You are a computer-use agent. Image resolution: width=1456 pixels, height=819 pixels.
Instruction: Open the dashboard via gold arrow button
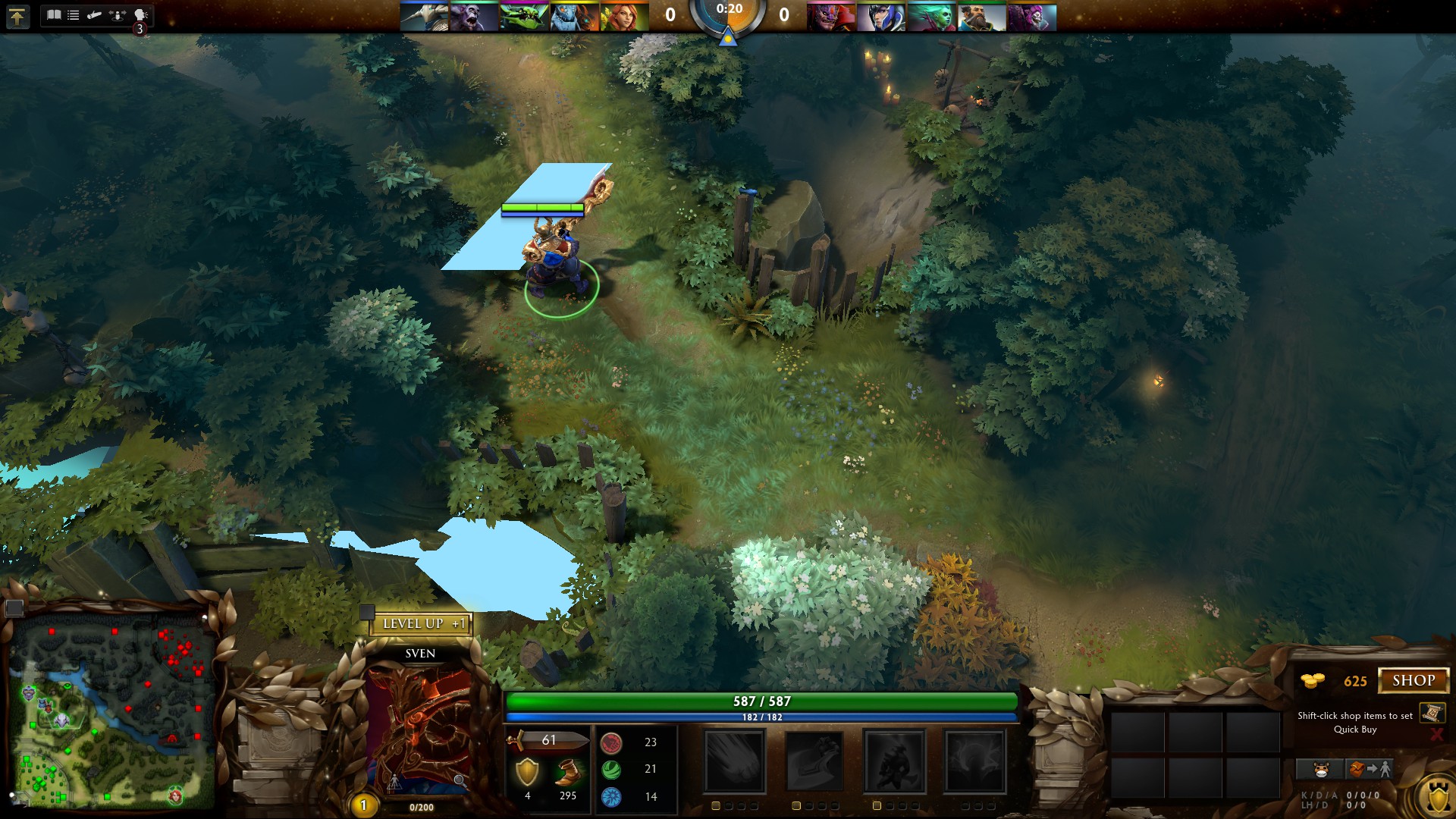point(17,16)
